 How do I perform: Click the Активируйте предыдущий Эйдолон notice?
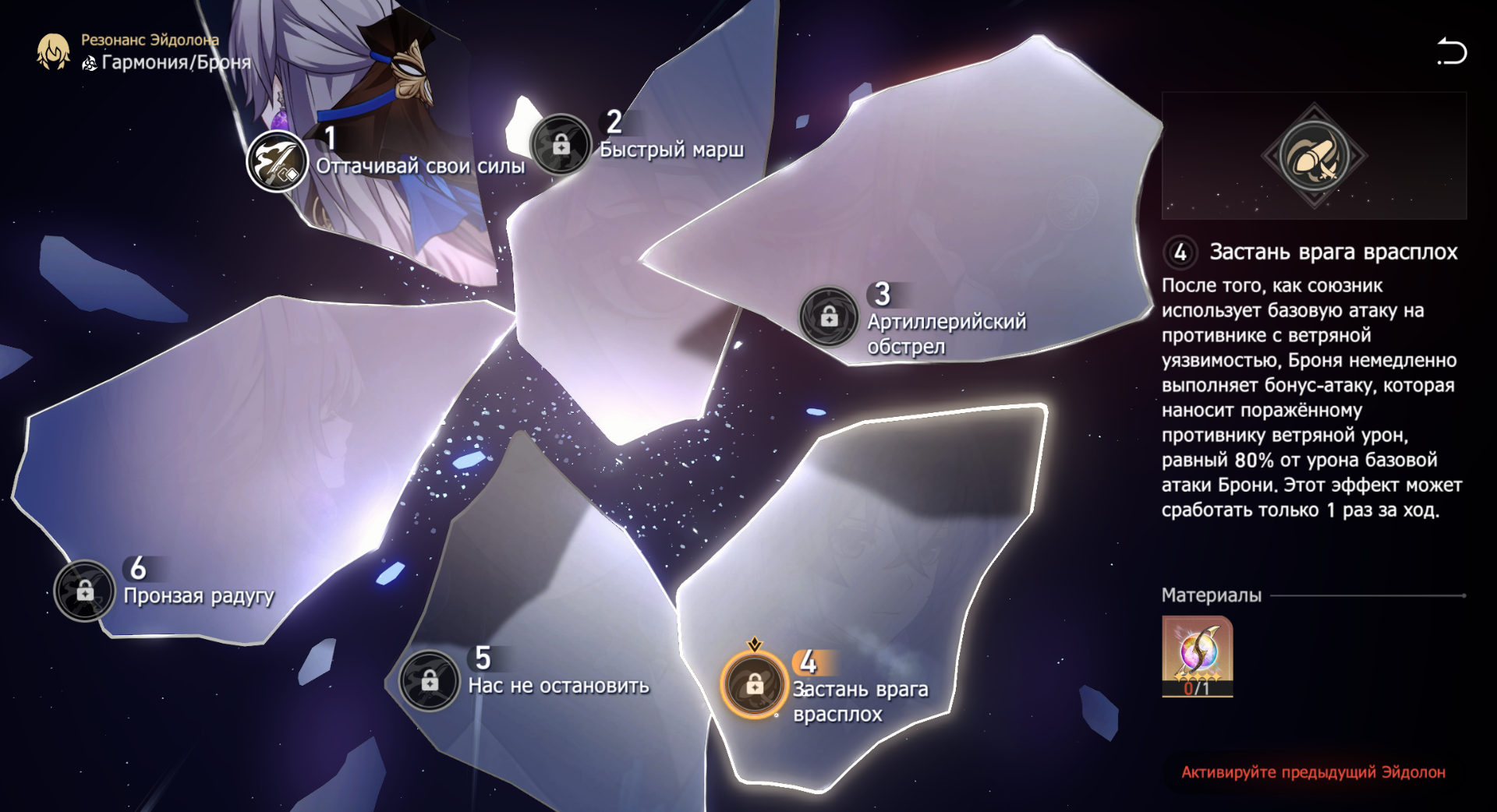click(x=1313, y=772)
